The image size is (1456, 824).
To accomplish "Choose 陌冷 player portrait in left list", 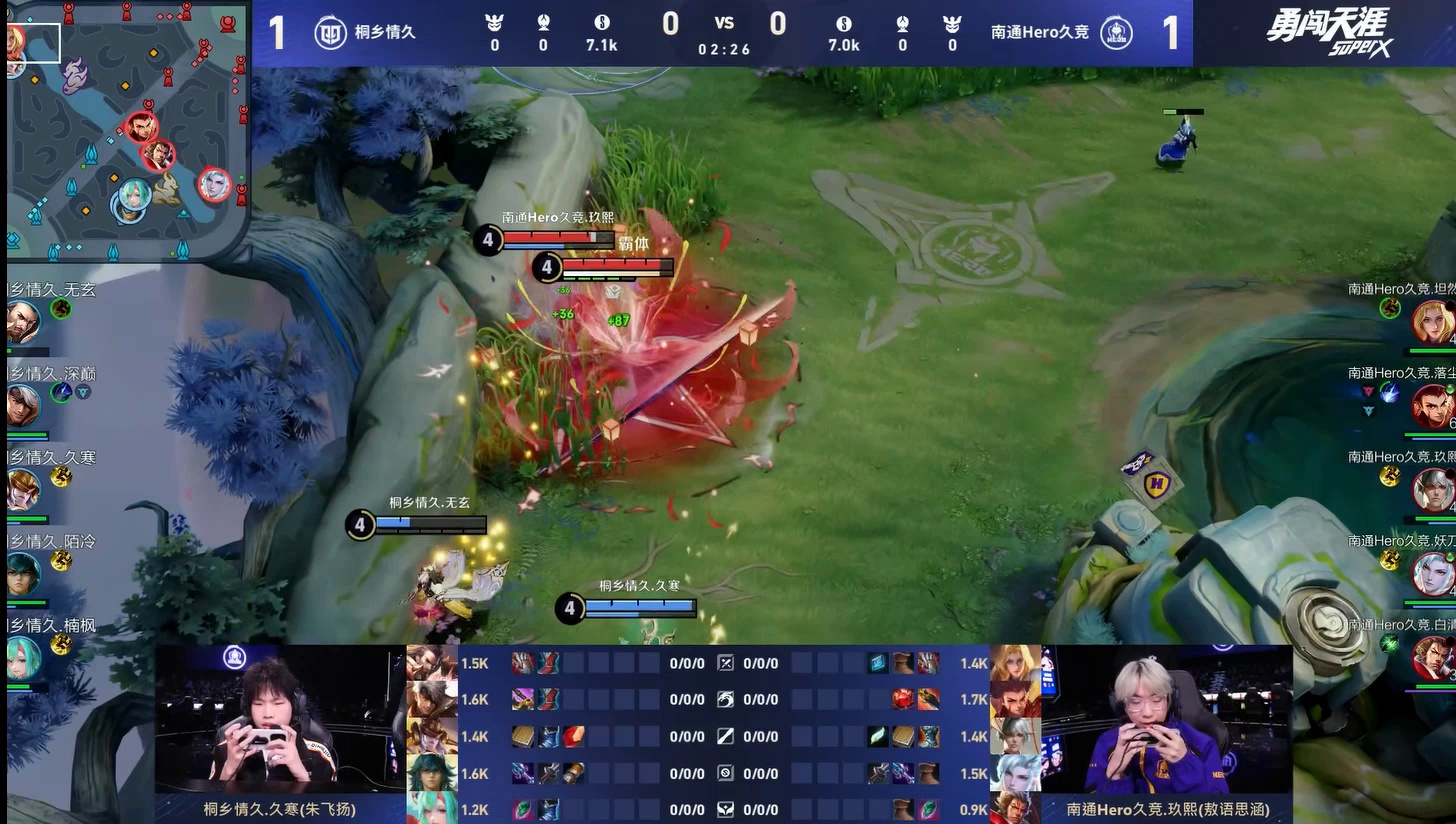I will pyautogui.click(x=22, y=574).
